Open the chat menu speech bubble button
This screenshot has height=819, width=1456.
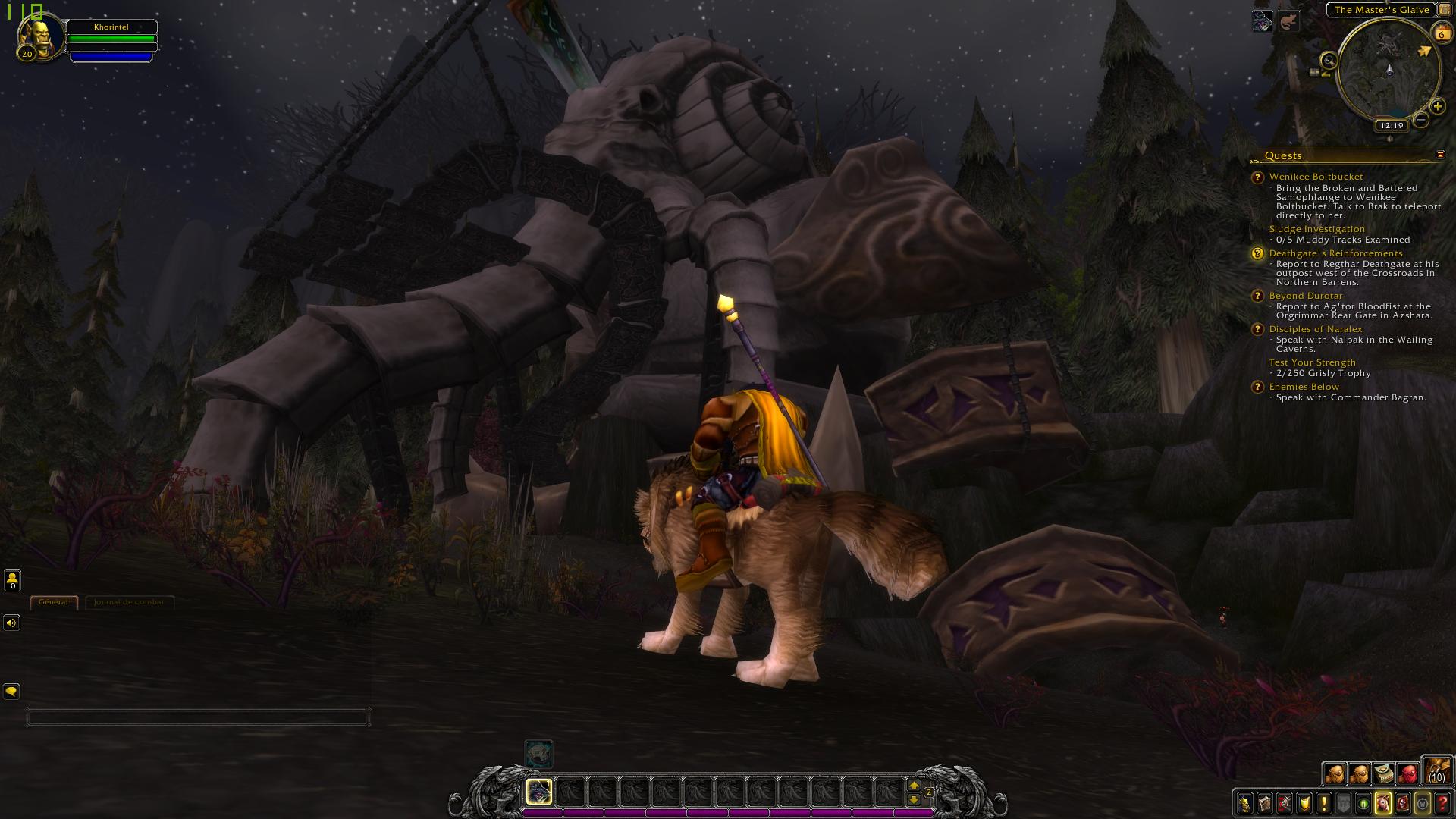click(11, 691)
